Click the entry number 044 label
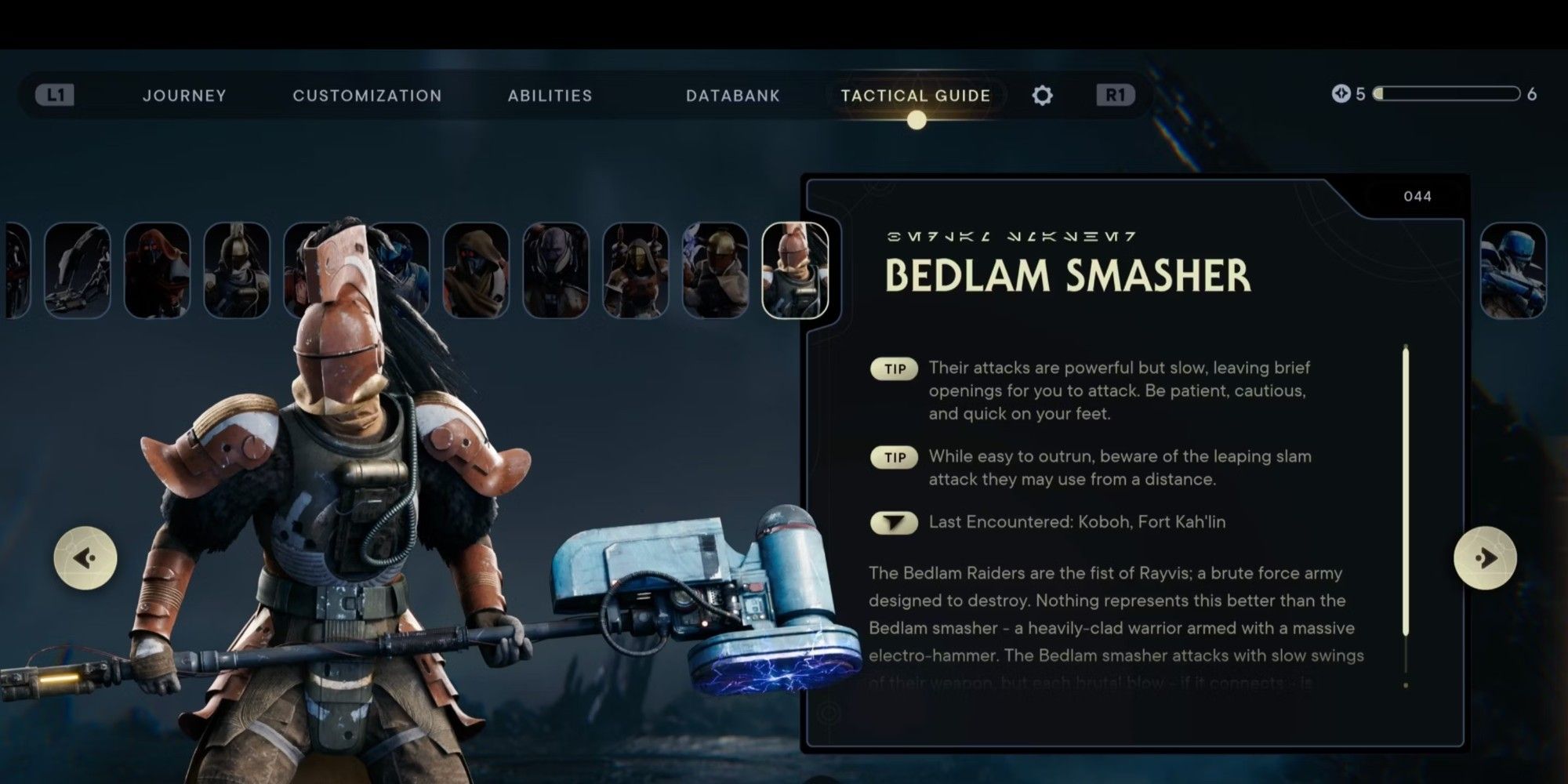1568x784 pixels. [1420, 197]
